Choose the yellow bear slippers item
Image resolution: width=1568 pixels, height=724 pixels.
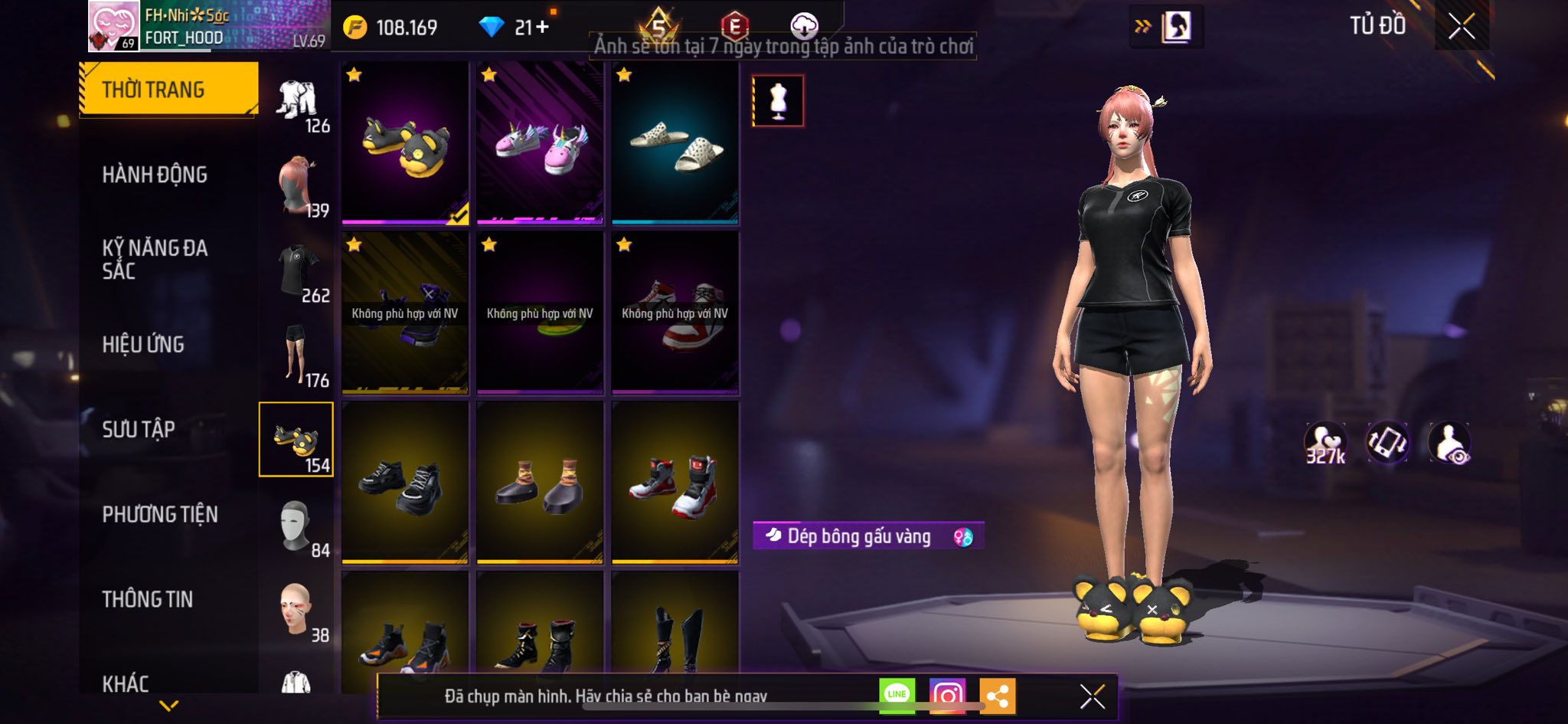[x=405, y=143]
